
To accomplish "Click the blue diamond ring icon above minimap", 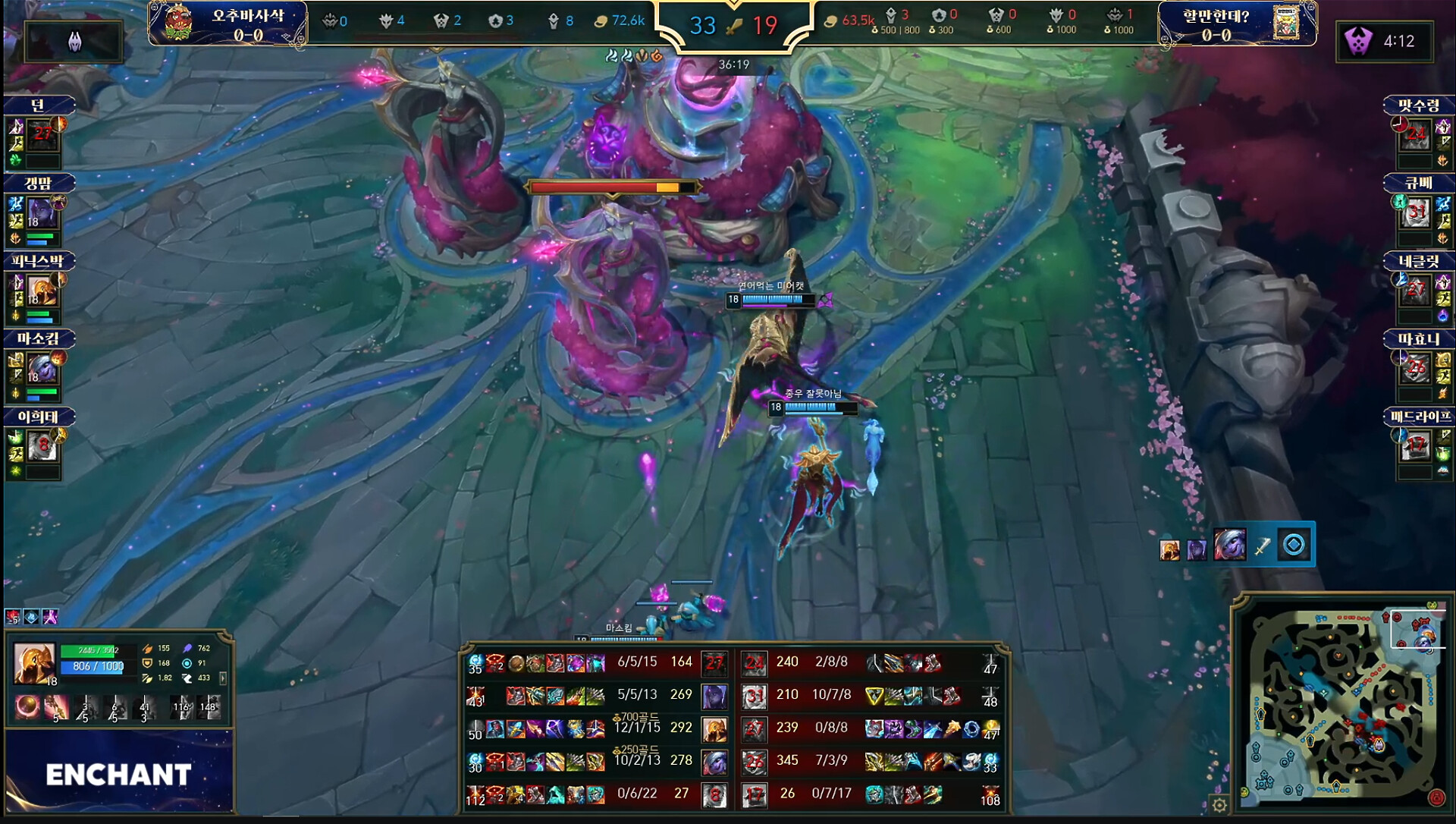I will [x=1294, y=545].
